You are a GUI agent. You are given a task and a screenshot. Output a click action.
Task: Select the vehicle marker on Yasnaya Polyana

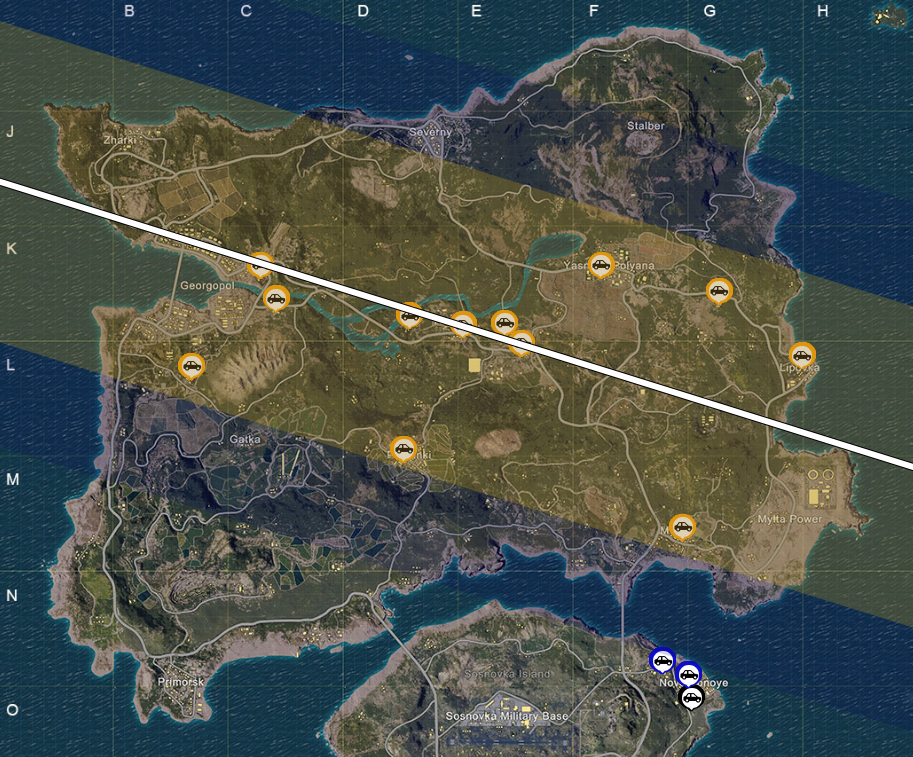(x=600, y=265)
